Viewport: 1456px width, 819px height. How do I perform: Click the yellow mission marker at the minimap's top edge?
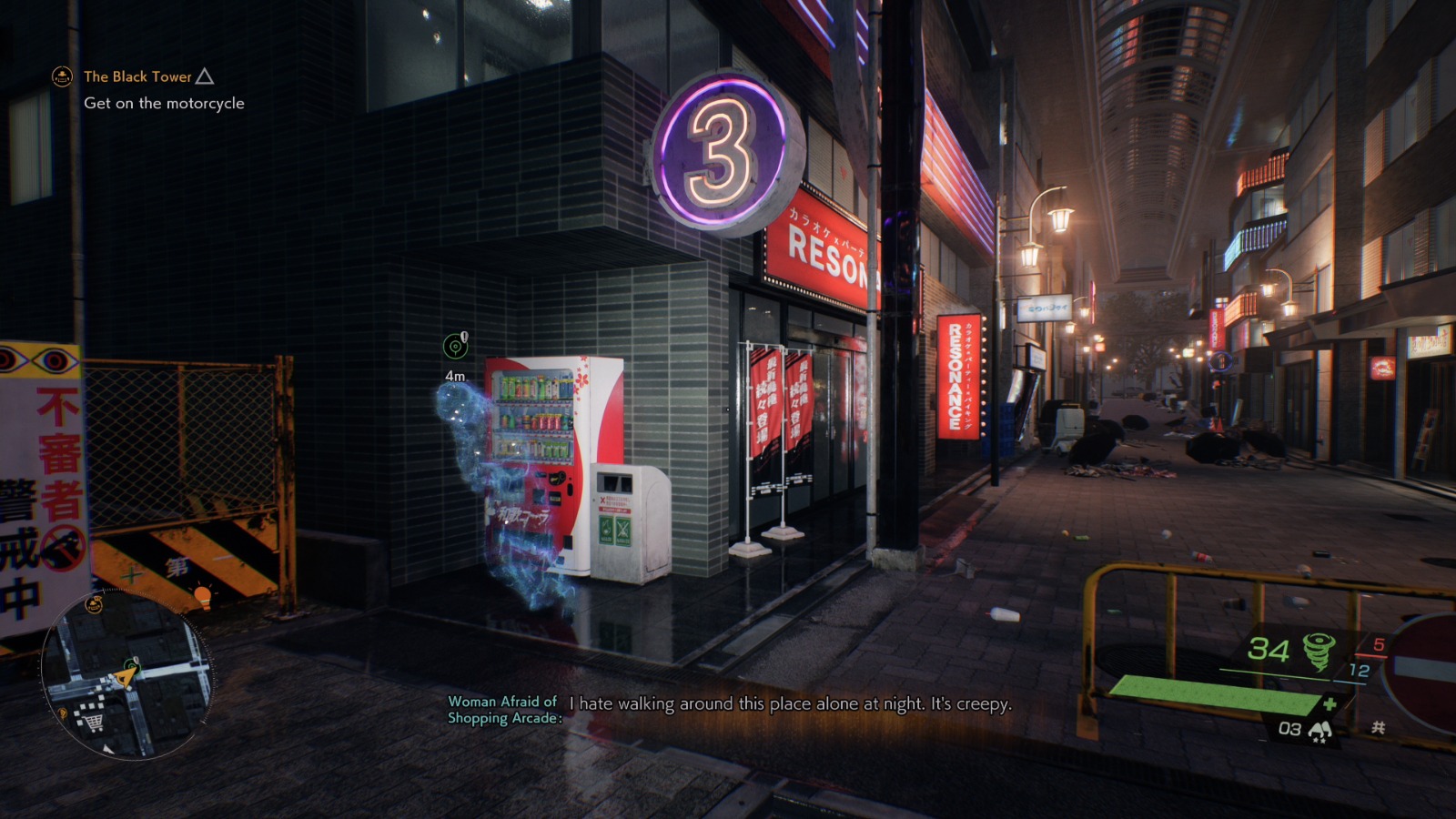point(94,604)
